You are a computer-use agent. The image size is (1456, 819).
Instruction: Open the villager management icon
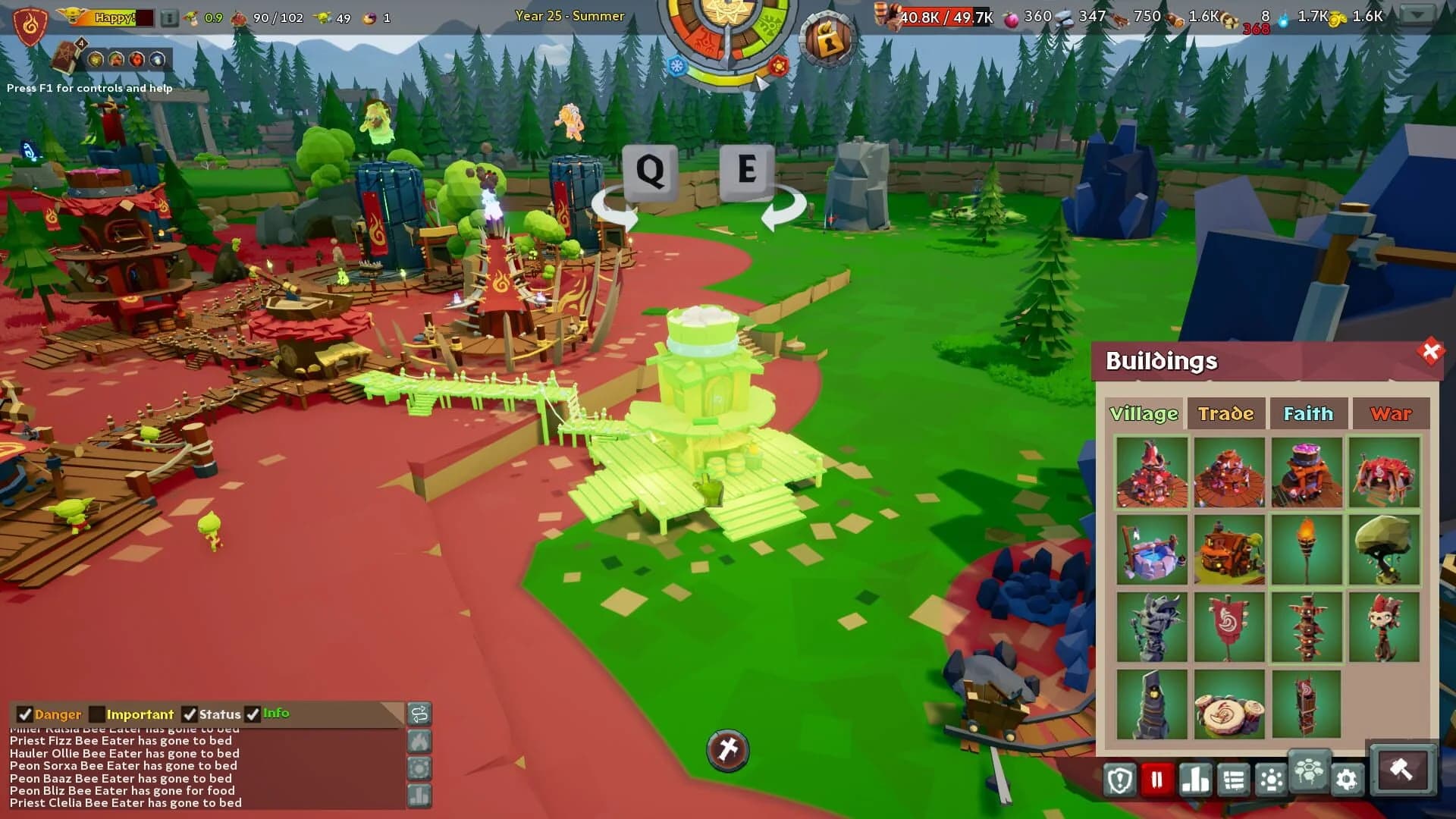(1270, 780)
